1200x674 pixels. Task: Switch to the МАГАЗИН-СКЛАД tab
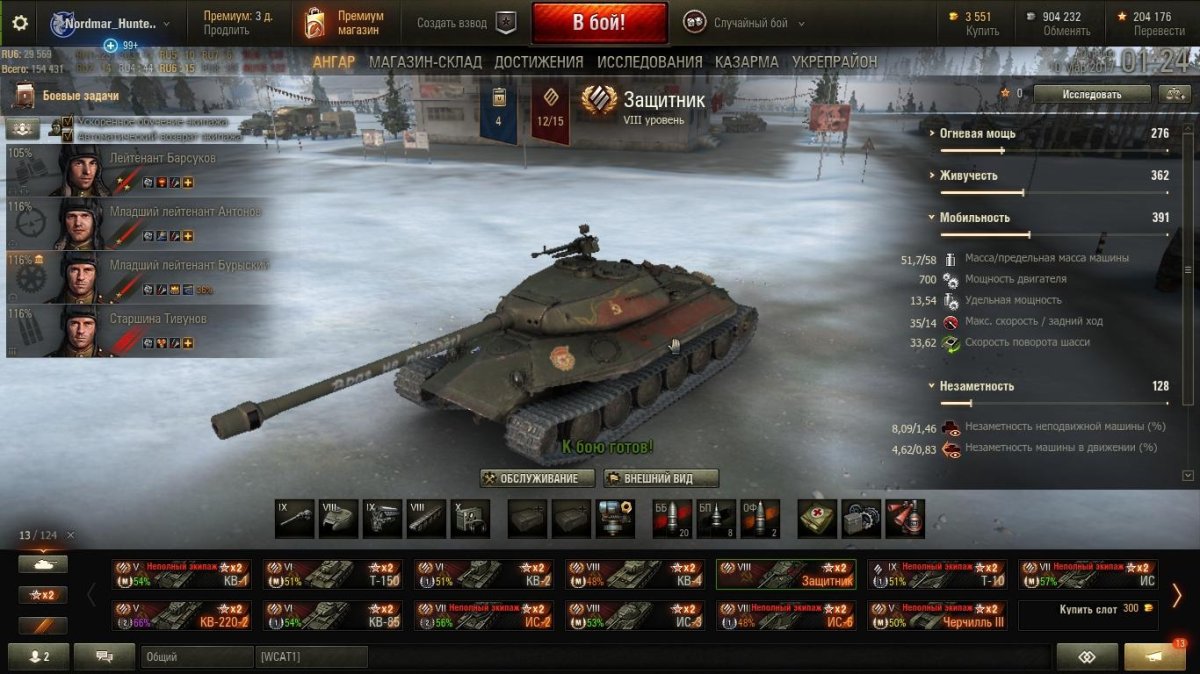pyautogui.click(x=425, y=62)
